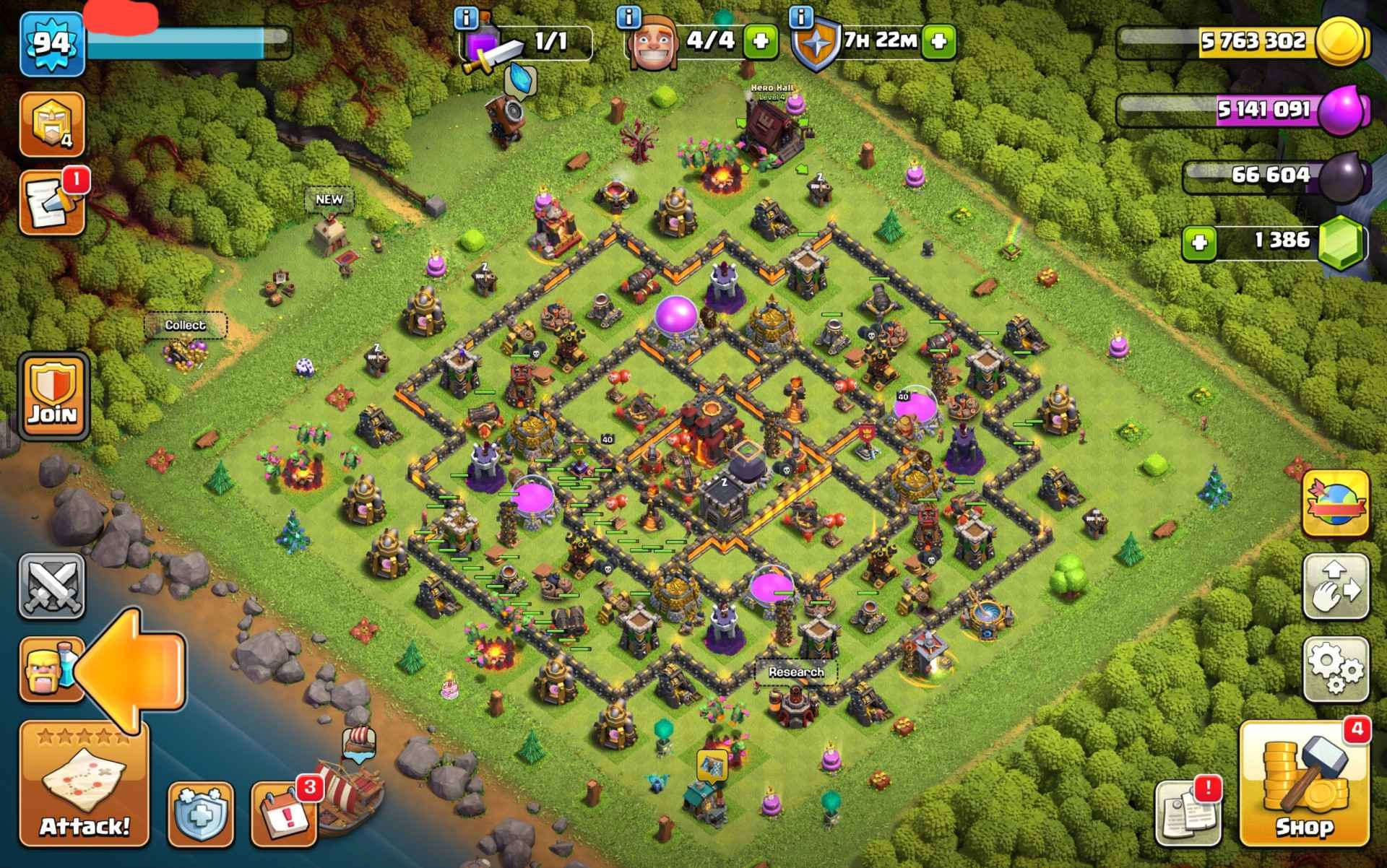Image resolution: width=1387 pixels, height=868 pixels.
Task: Open the message log with red badge
Action: point(51,203)
